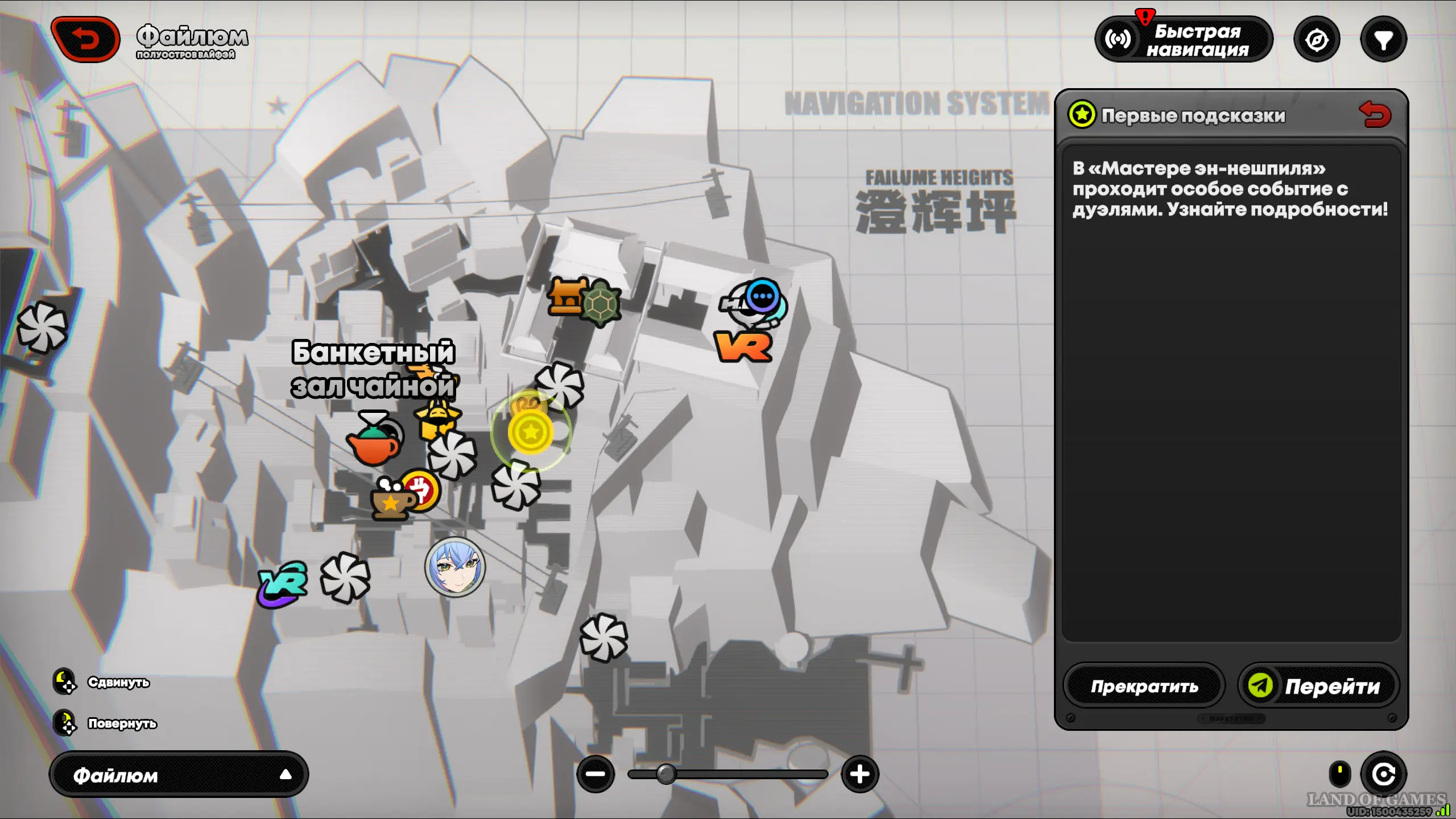Click the blue-haired character portrait marker

pos(455,568)
